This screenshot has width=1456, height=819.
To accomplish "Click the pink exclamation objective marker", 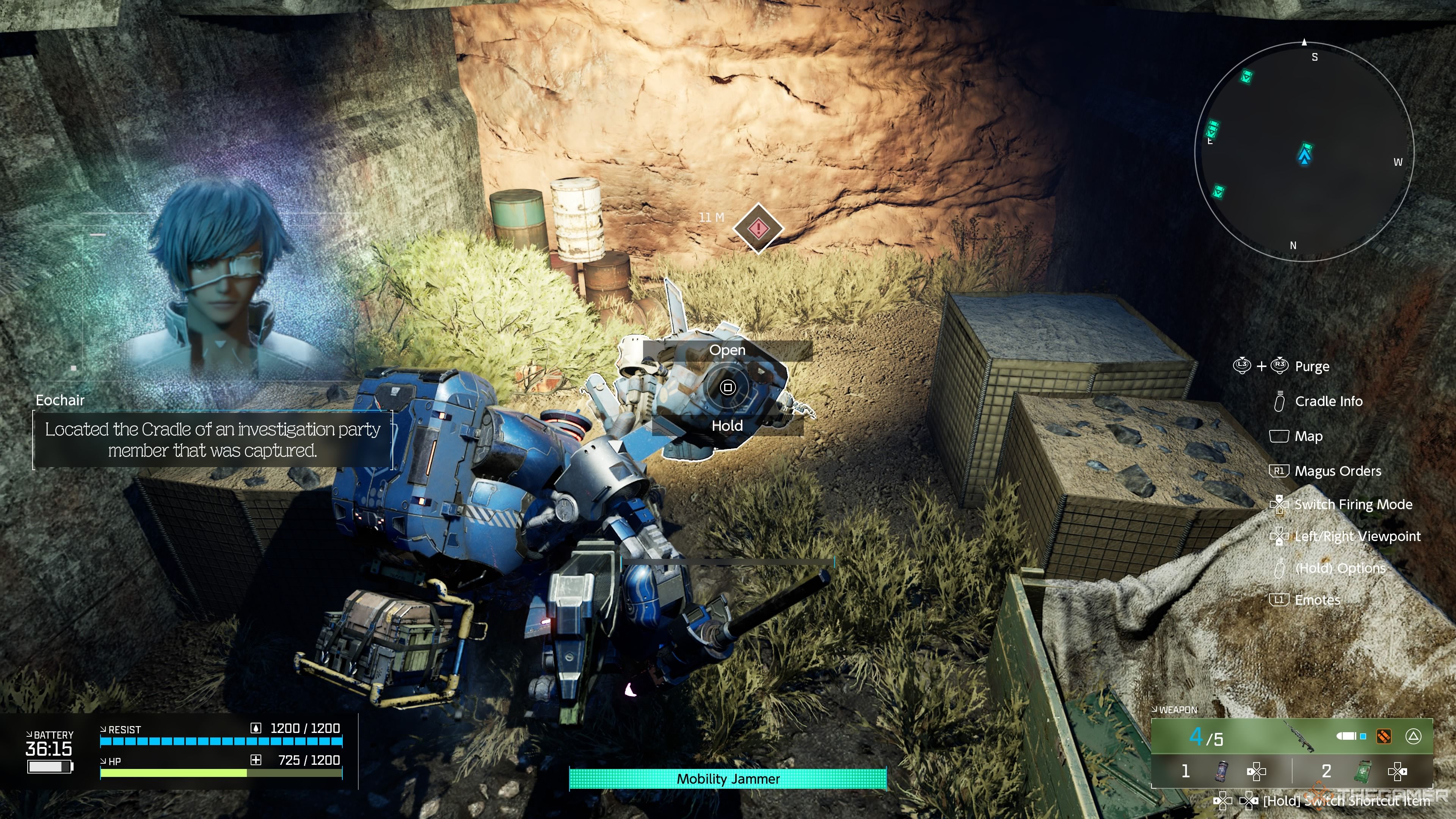I will coord(758,228).
